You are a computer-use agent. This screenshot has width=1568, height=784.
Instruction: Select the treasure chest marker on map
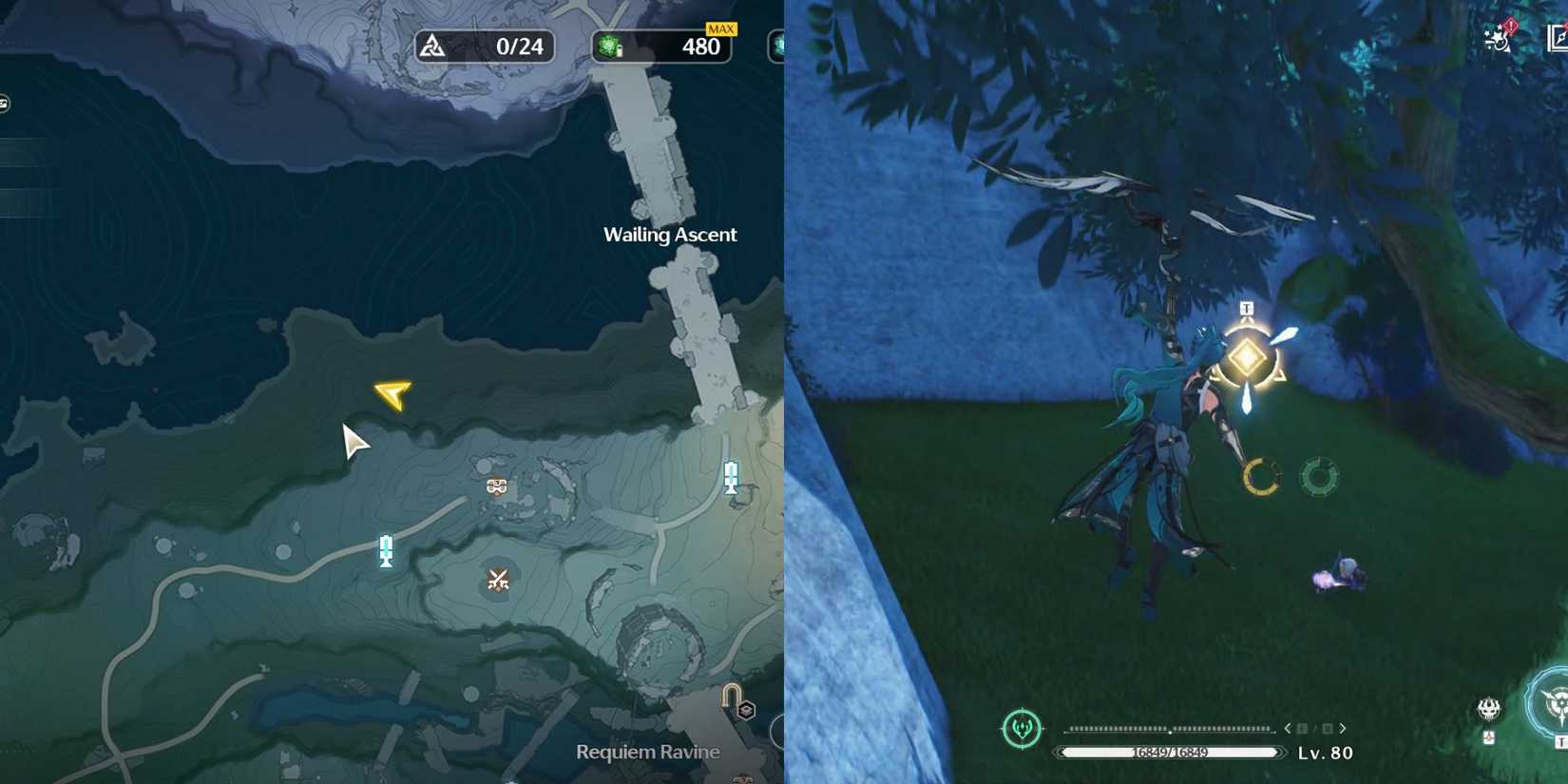pyautogui.click(x=496, y=485)
